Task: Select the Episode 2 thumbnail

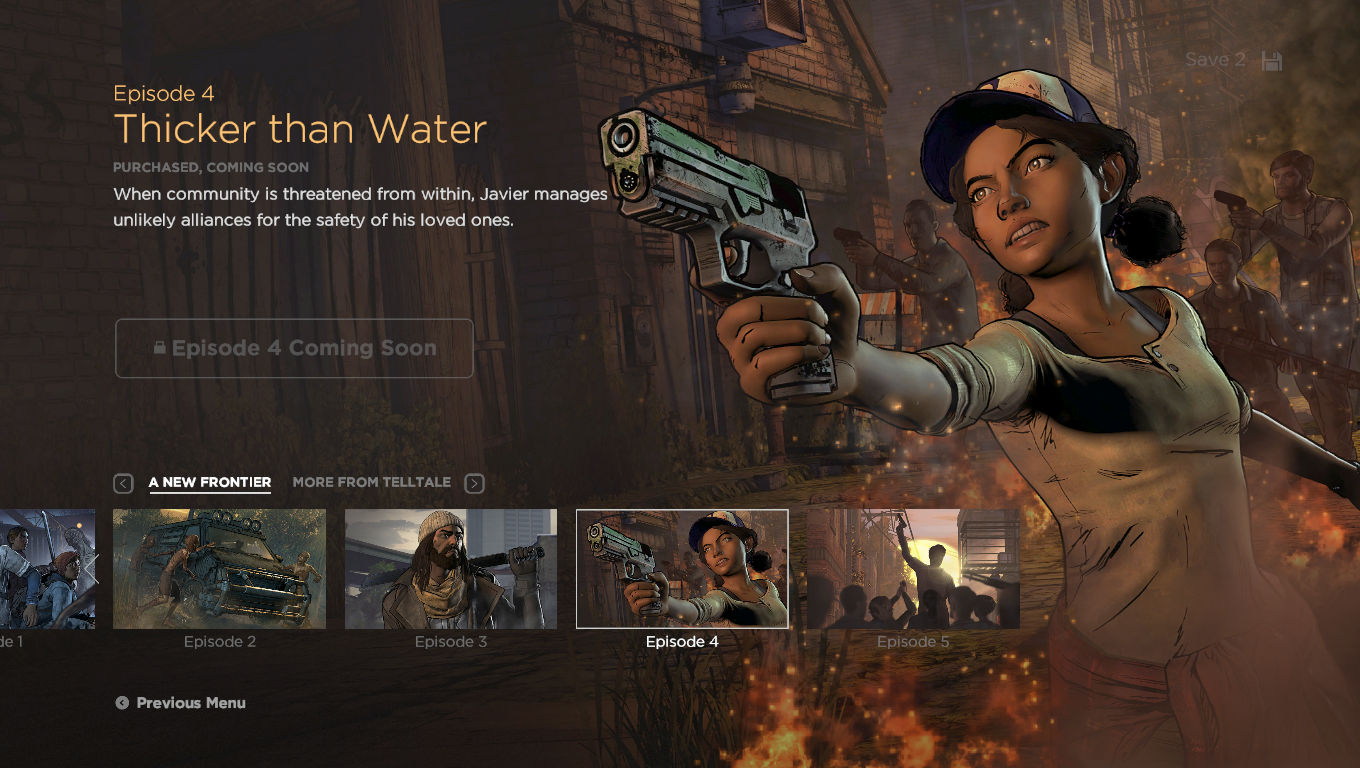Action: coord(219,568)
